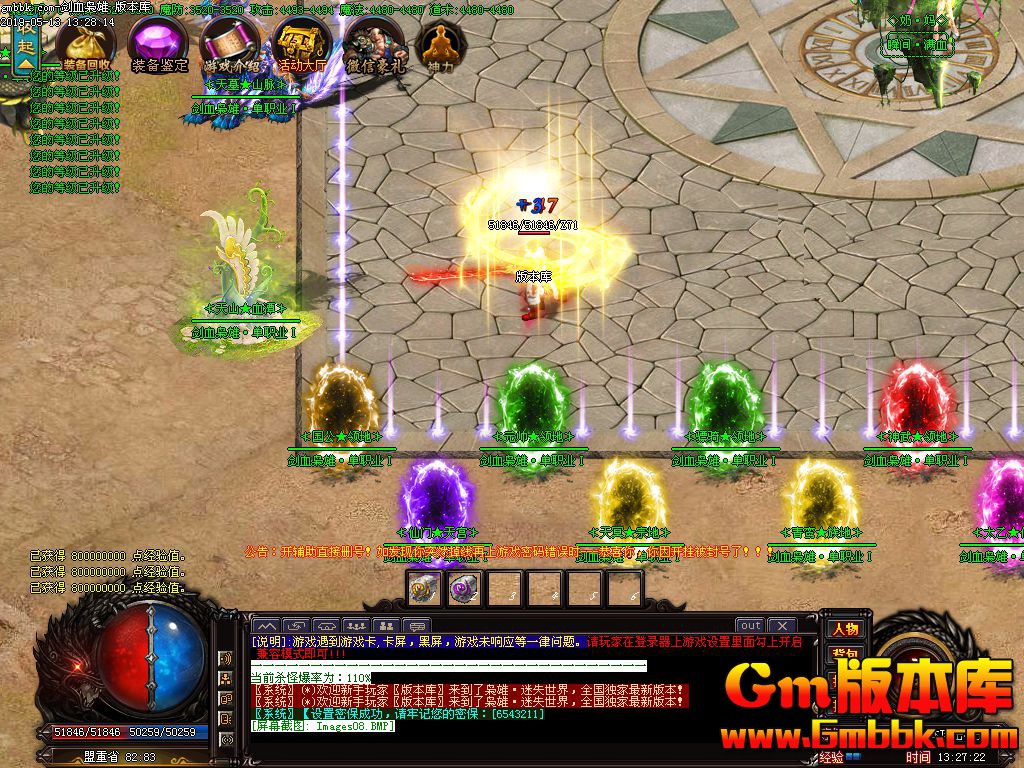Viewport: 1024px width, 768px height.
Task: Open the 背包 bag button
Action: (845, 652)
